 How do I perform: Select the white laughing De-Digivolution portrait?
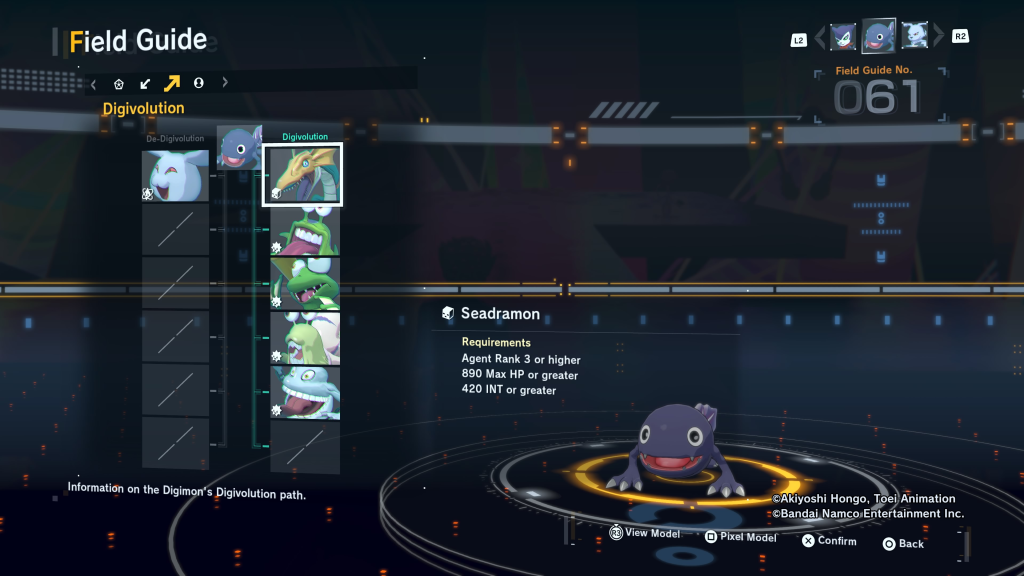pos(175,175)
